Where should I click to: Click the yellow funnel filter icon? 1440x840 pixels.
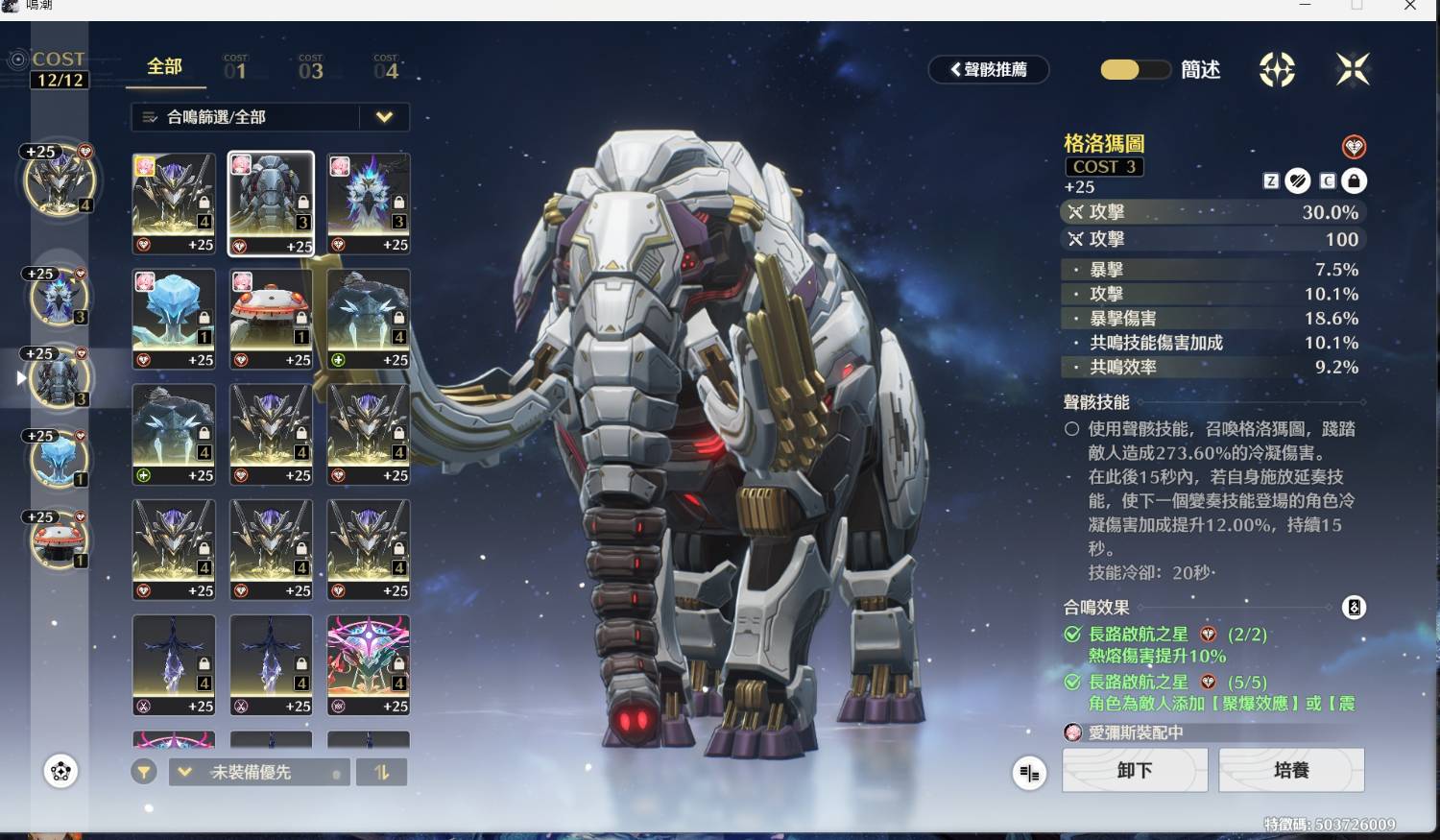(x=144, y=772)
